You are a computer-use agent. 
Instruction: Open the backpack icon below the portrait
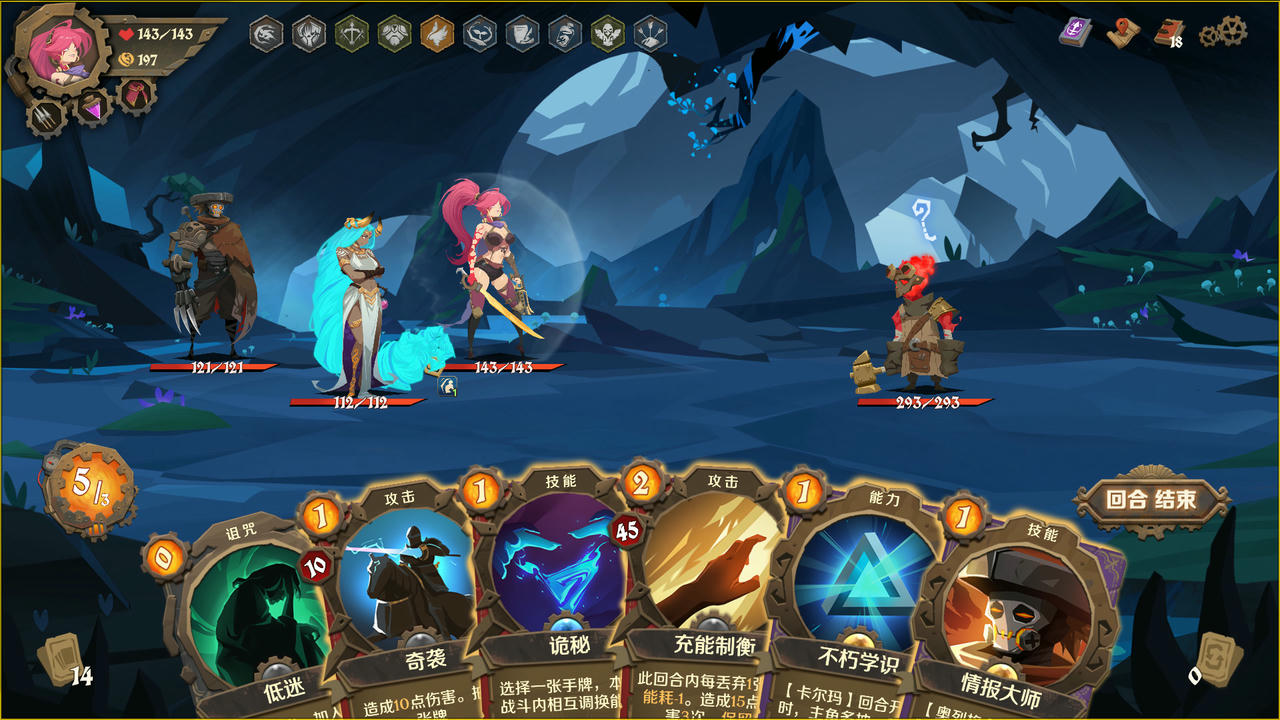pyautogui.click(x=136, y=92)
